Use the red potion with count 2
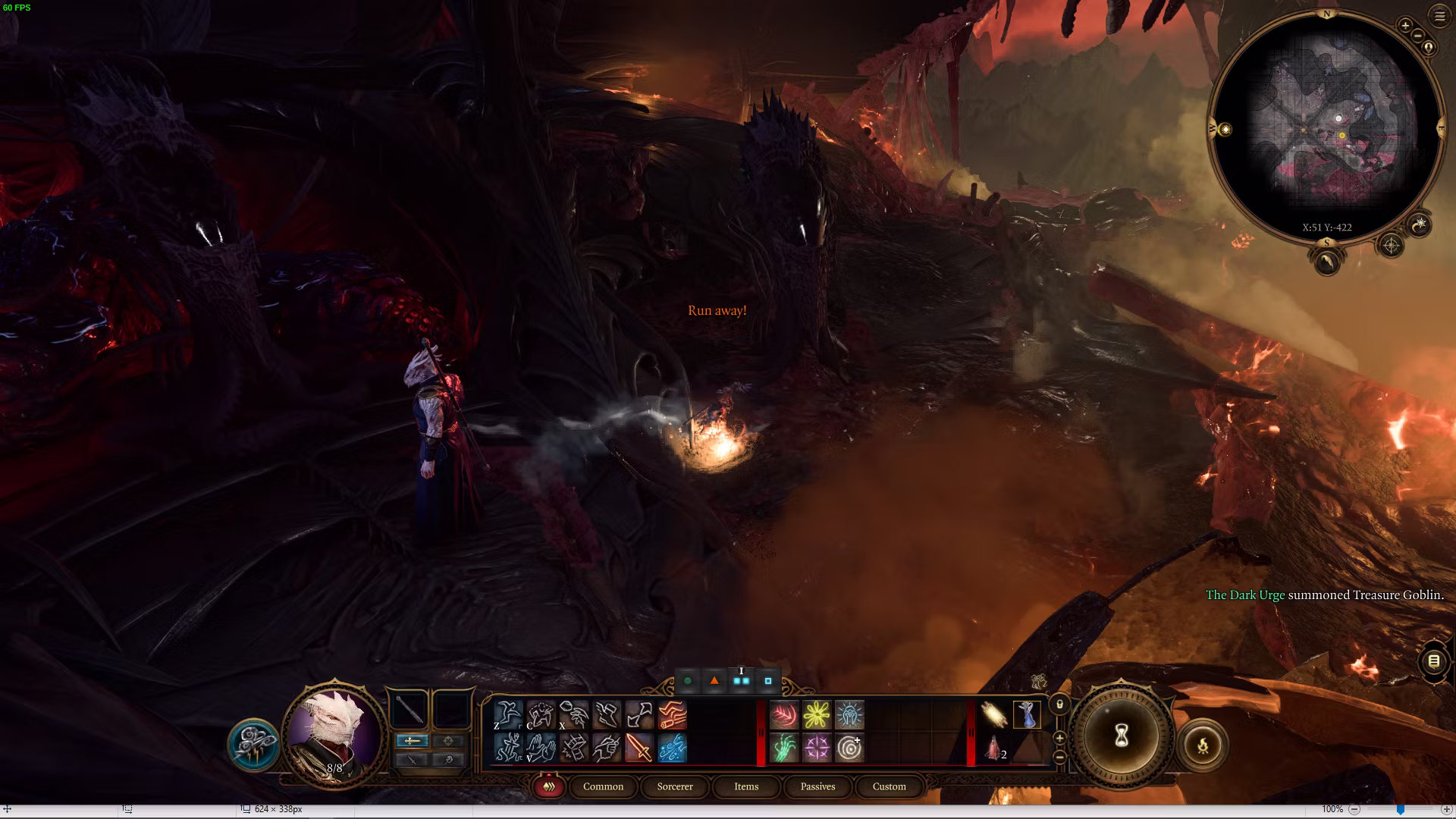This screenshot has height=819, width=1456. click(993, 748)
